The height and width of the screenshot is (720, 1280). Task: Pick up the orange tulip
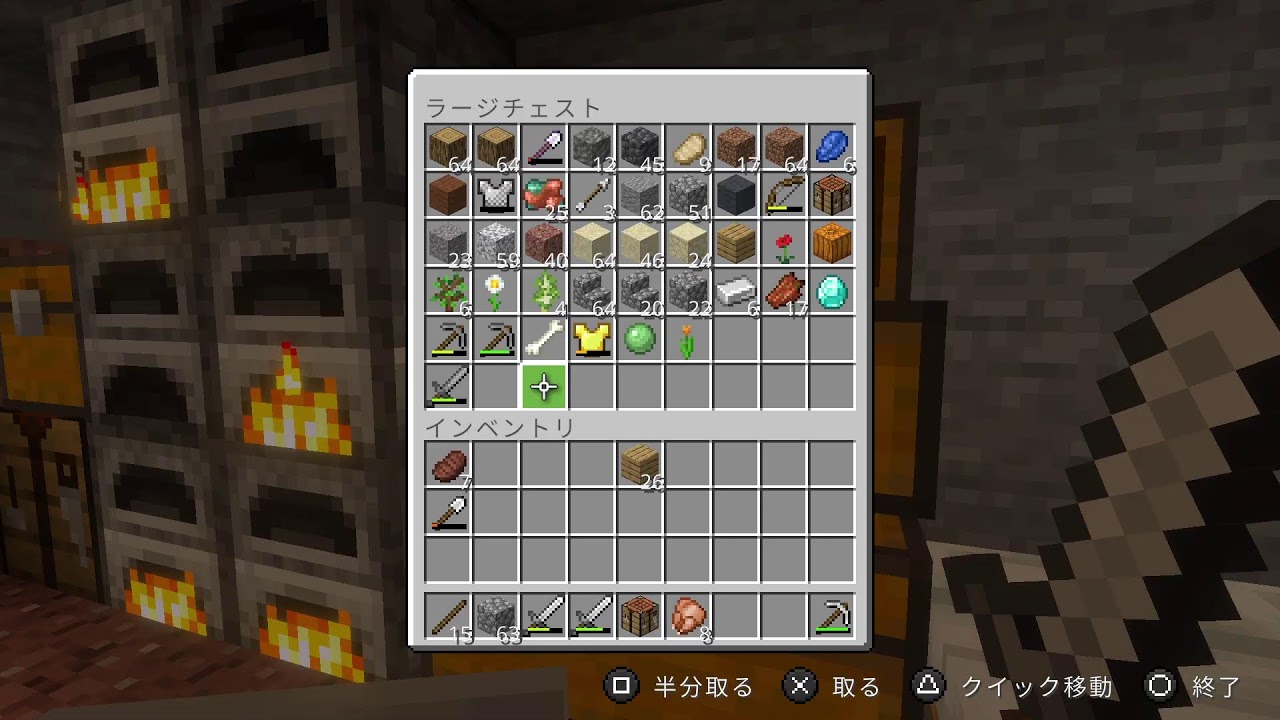click(688, 340)
